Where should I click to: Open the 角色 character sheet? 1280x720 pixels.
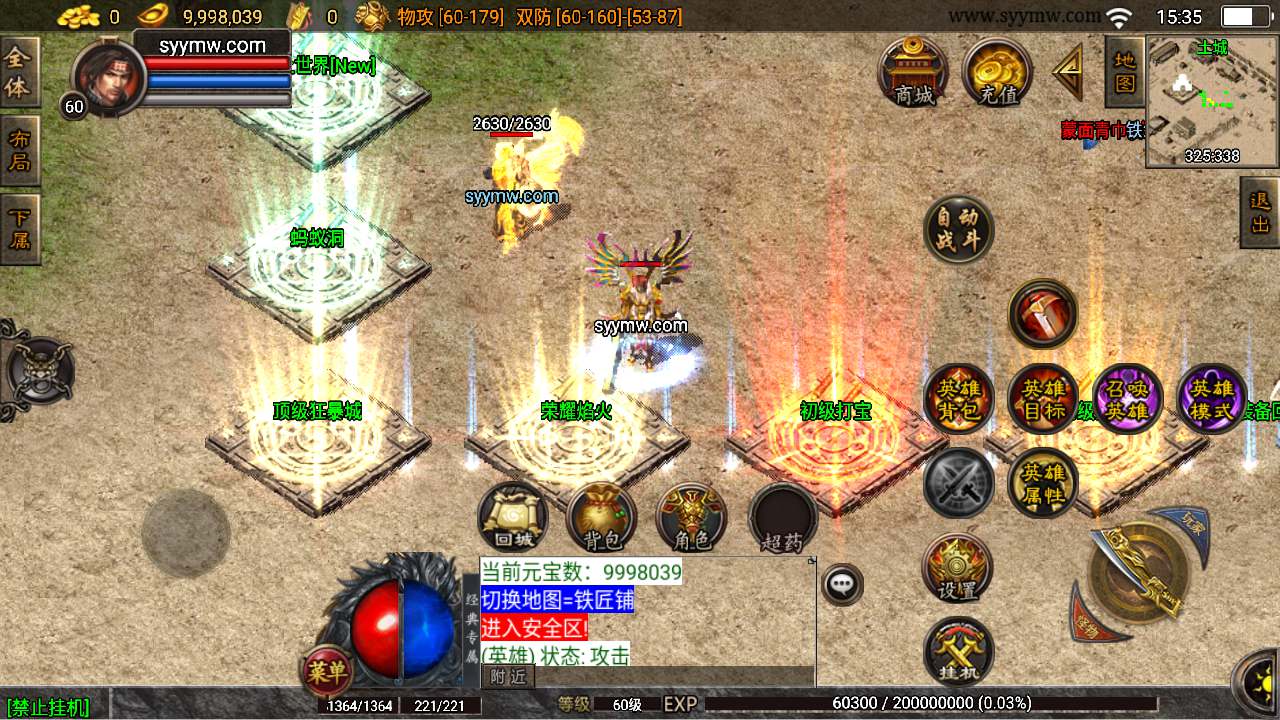(691, 517)
